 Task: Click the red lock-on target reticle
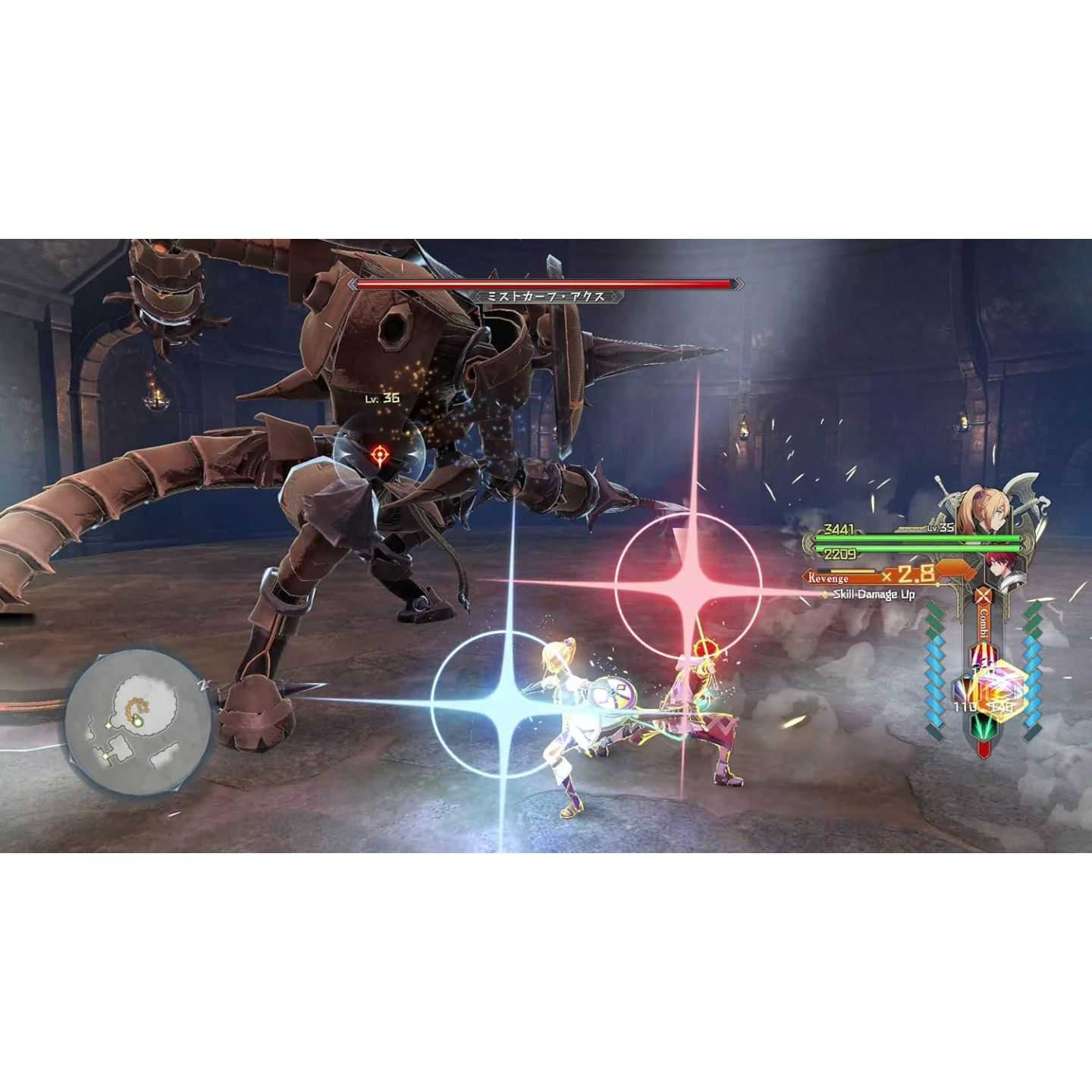(x=379, y=454)
